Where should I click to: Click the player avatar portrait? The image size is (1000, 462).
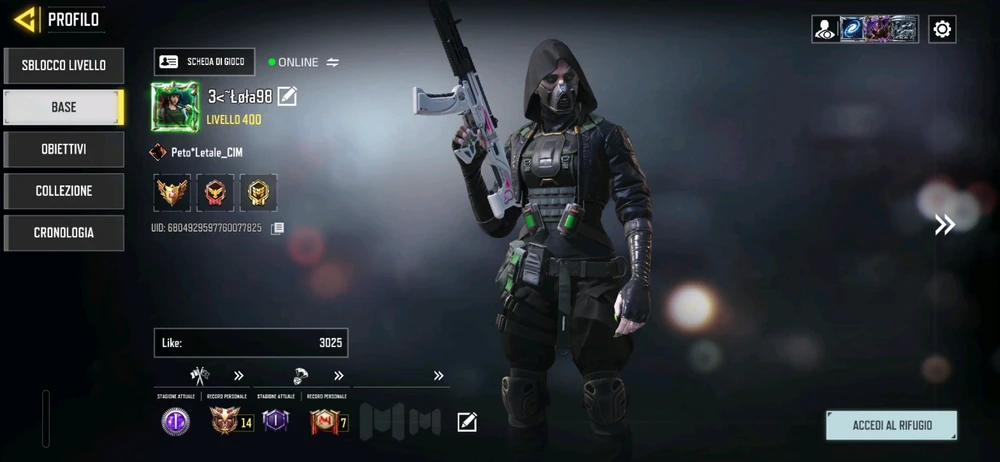175,106
